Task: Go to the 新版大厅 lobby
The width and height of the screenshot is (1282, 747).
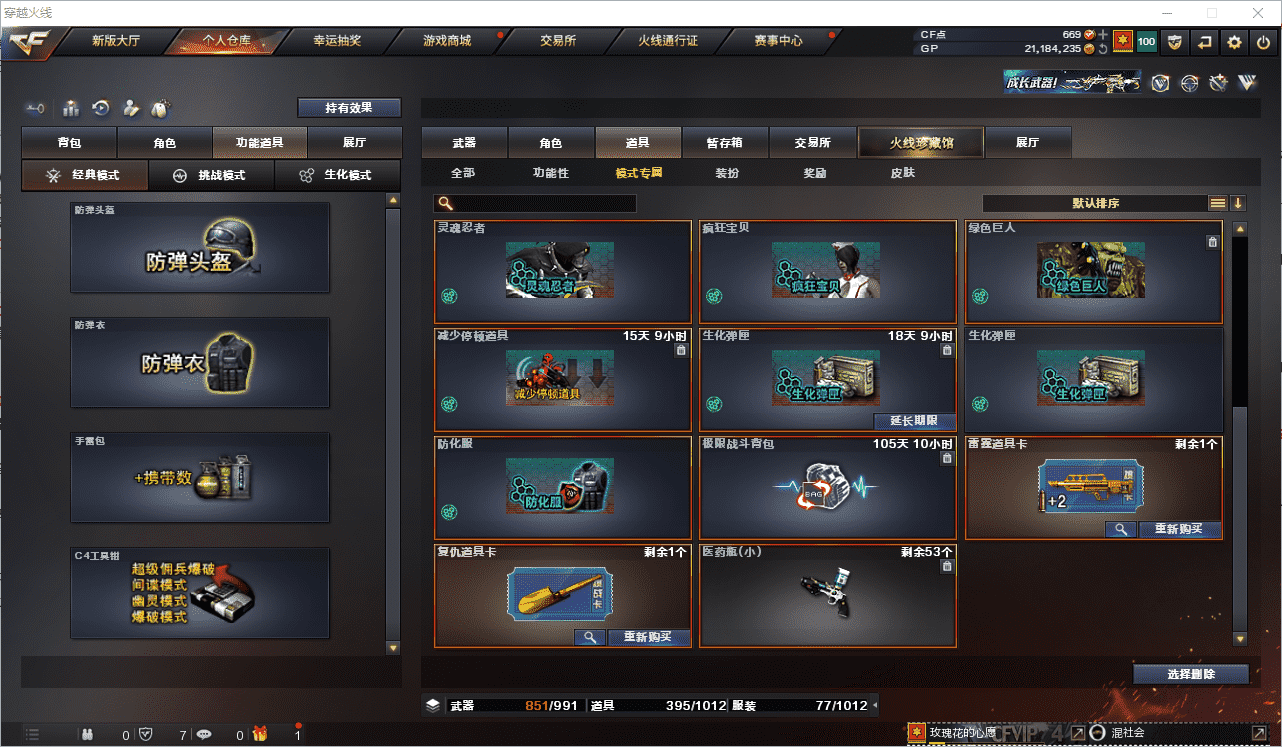Action: click(x=115, y=41)
